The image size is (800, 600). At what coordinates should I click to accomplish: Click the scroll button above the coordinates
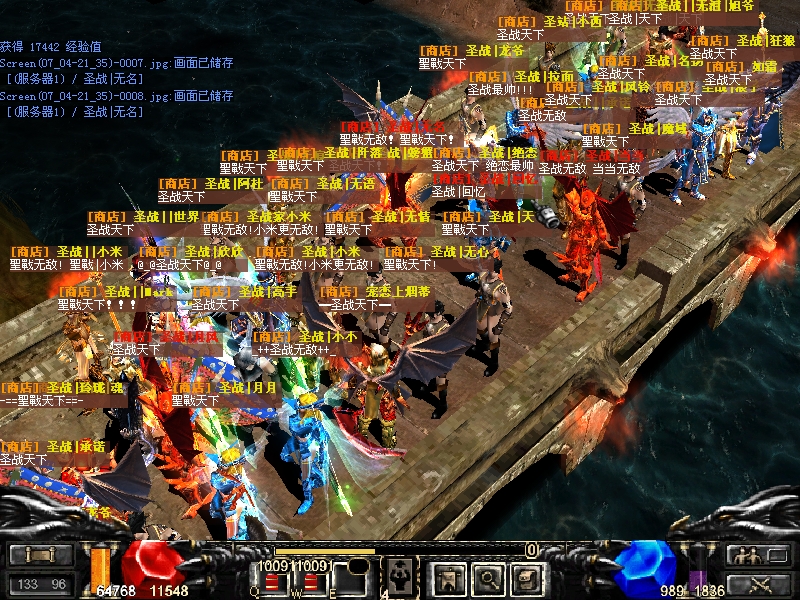[x=42, y=554]
